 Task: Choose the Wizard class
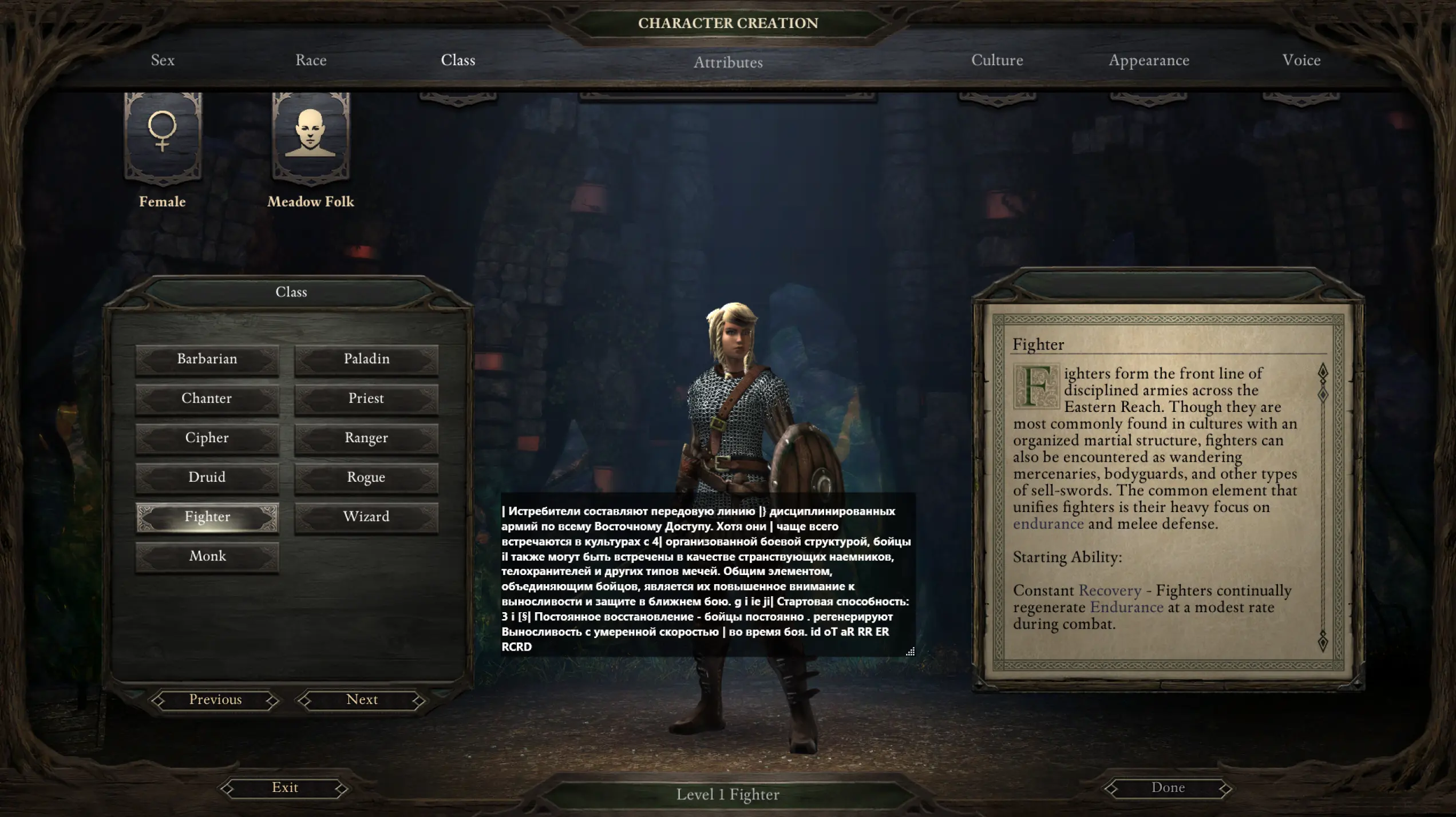click(366, 517)
